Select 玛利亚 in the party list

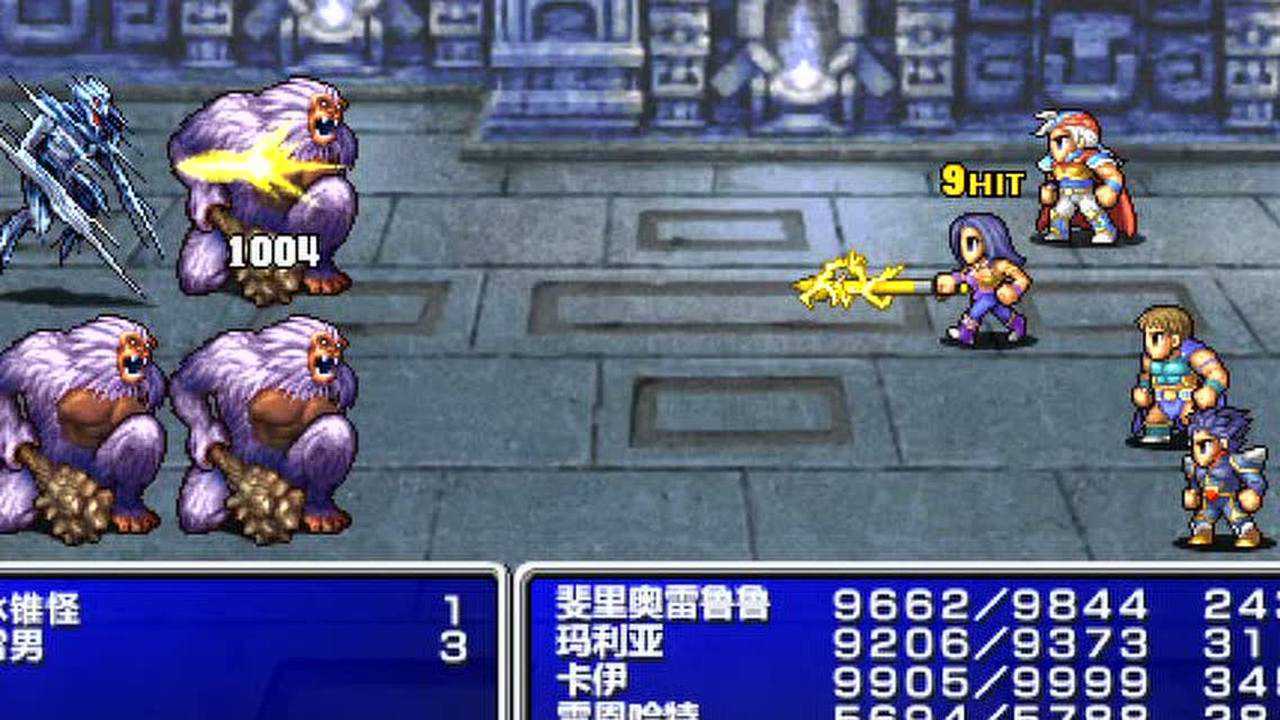(610, 643)
